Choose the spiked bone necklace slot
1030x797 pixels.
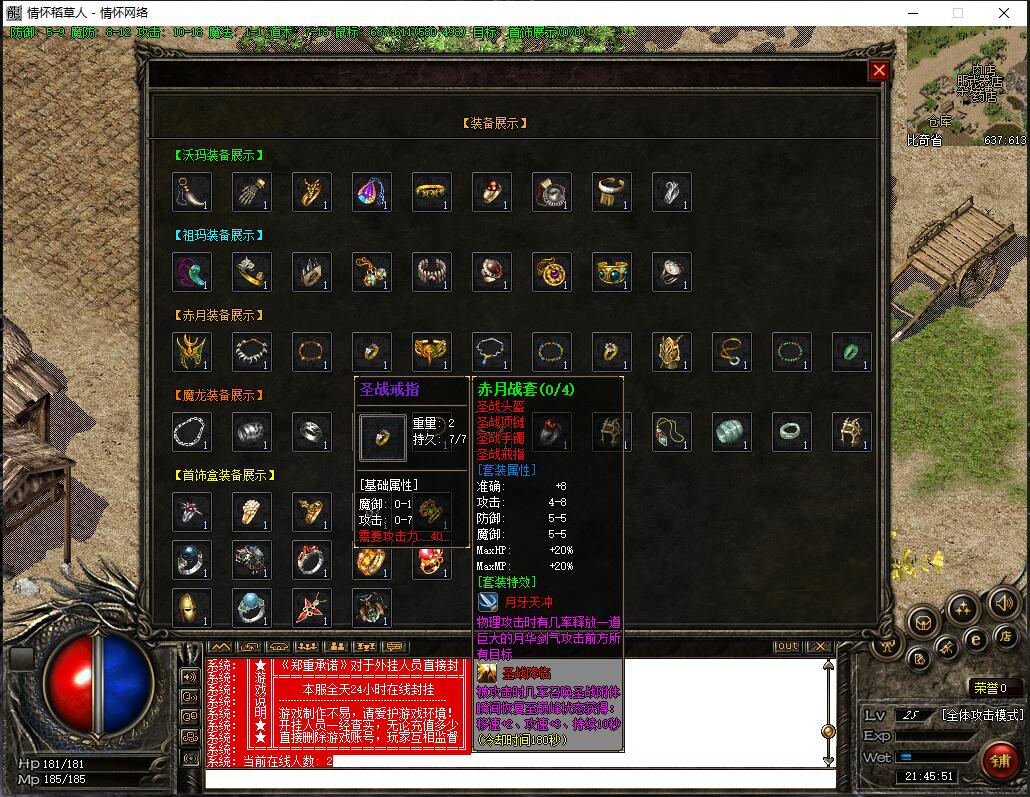click(x=252, y=352)
